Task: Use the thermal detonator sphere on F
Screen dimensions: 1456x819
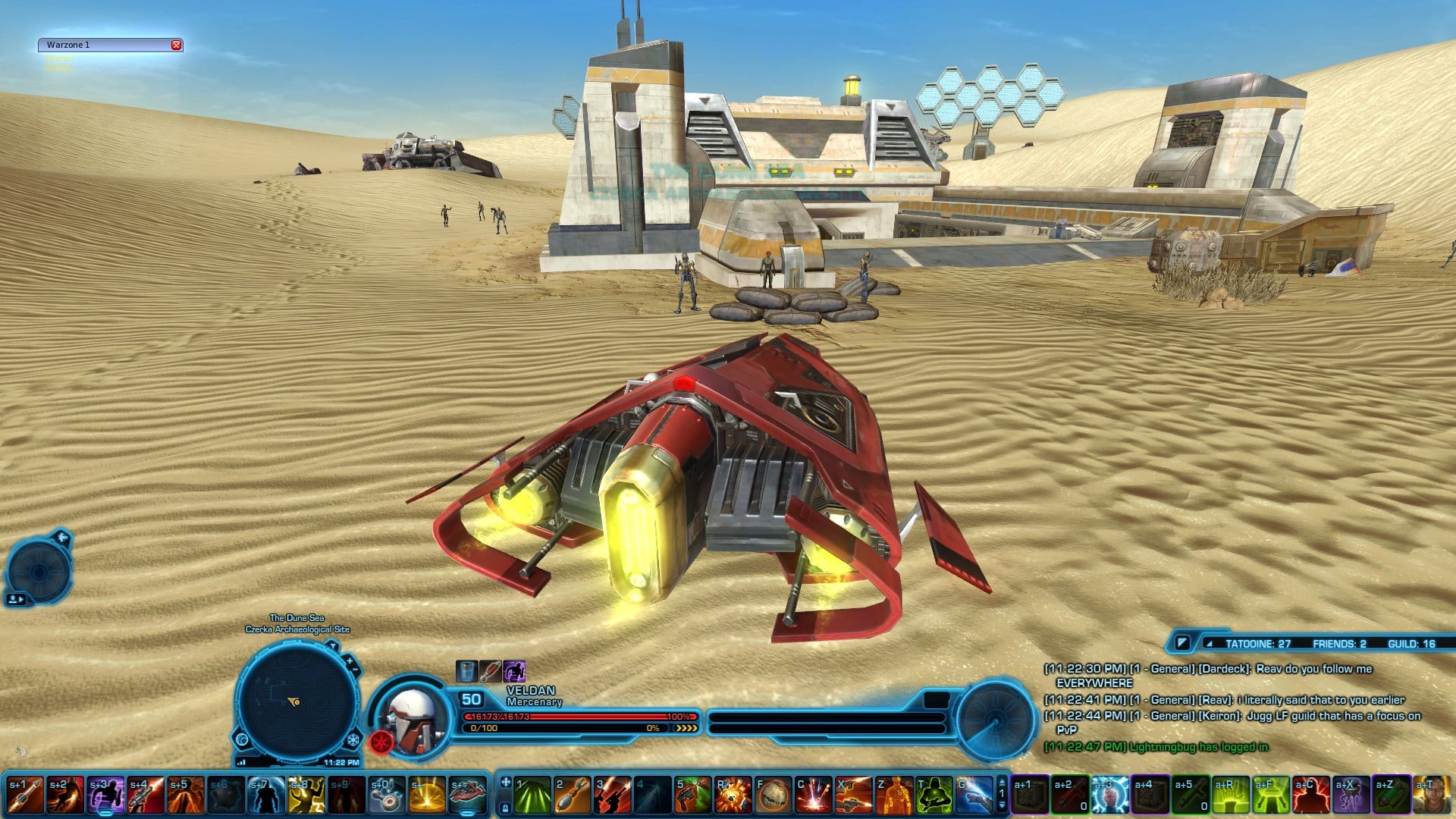Action: tap(773, 795)
